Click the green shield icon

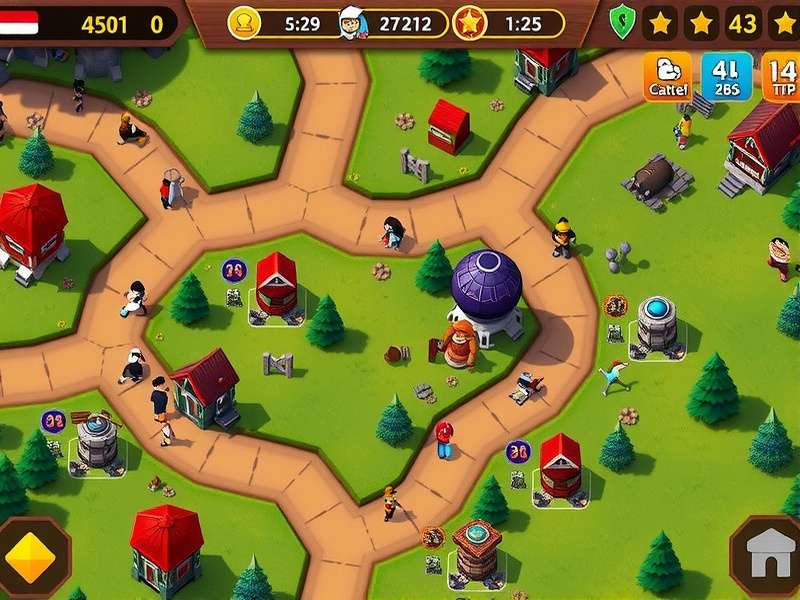(x=622, y=23)
